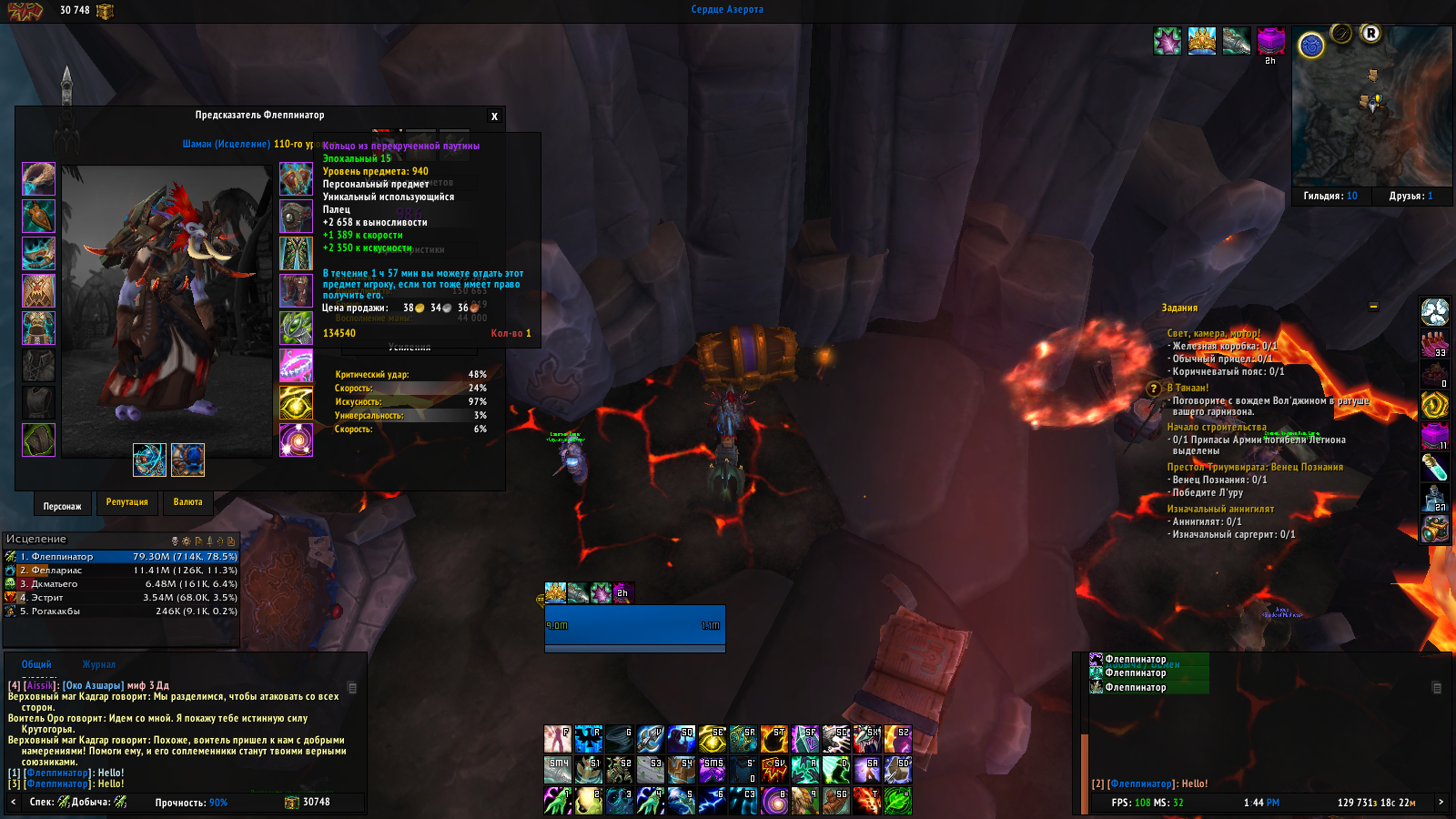Image resolution: width=1456 pixels, height=819 pixels.
Task: Cast the purple spiral ability bound to 8
Action: (774, 801)
